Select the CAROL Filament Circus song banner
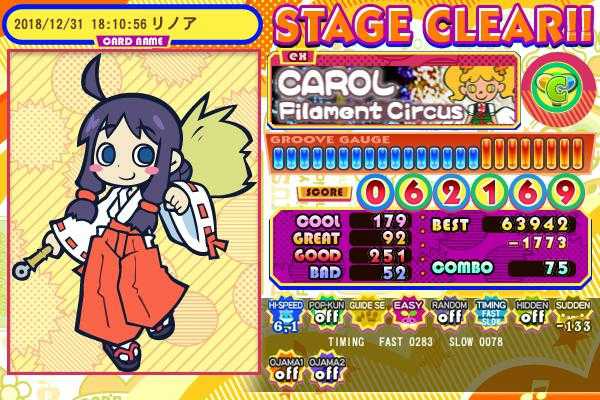Screen dimensions: 600x400 click(x=392, y=92)
